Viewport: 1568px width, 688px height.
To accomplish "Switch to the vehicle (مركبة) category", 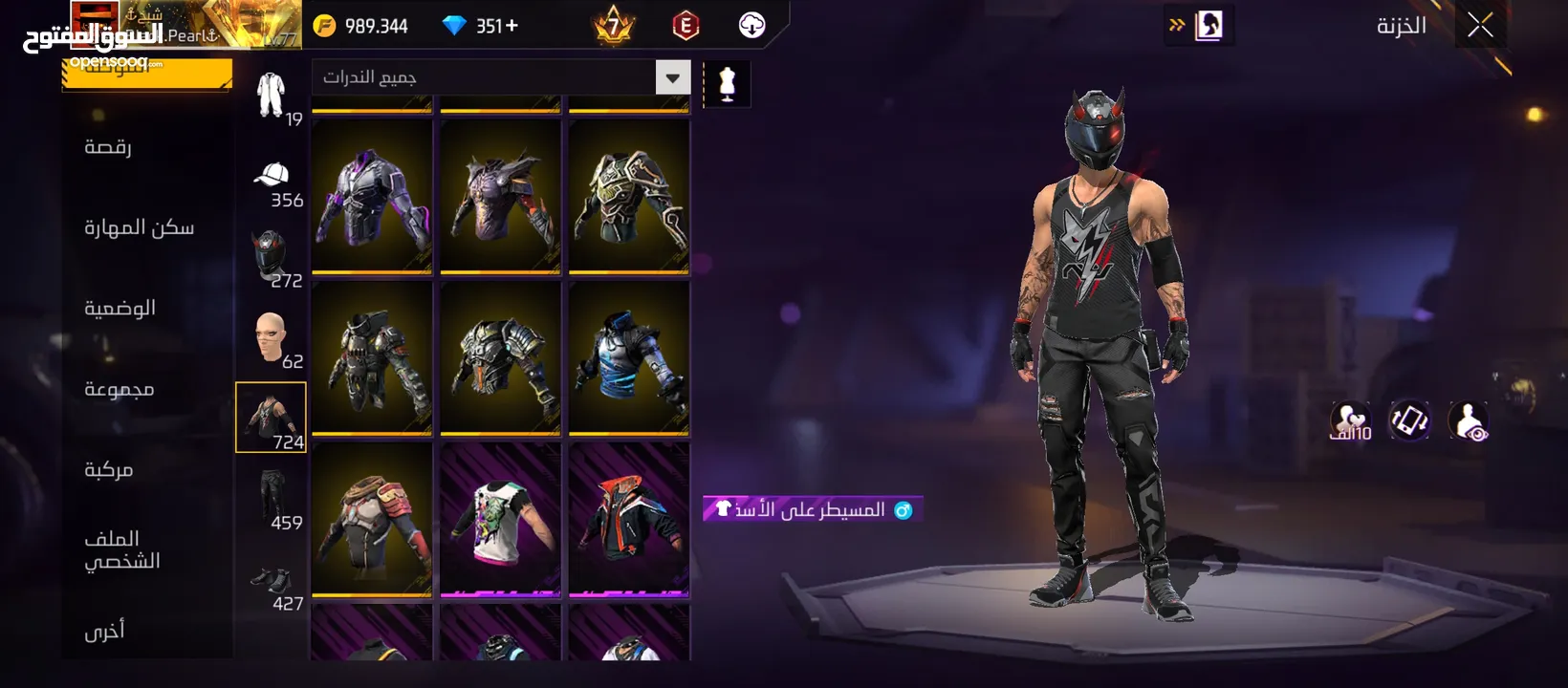I will tap(108, 469).
